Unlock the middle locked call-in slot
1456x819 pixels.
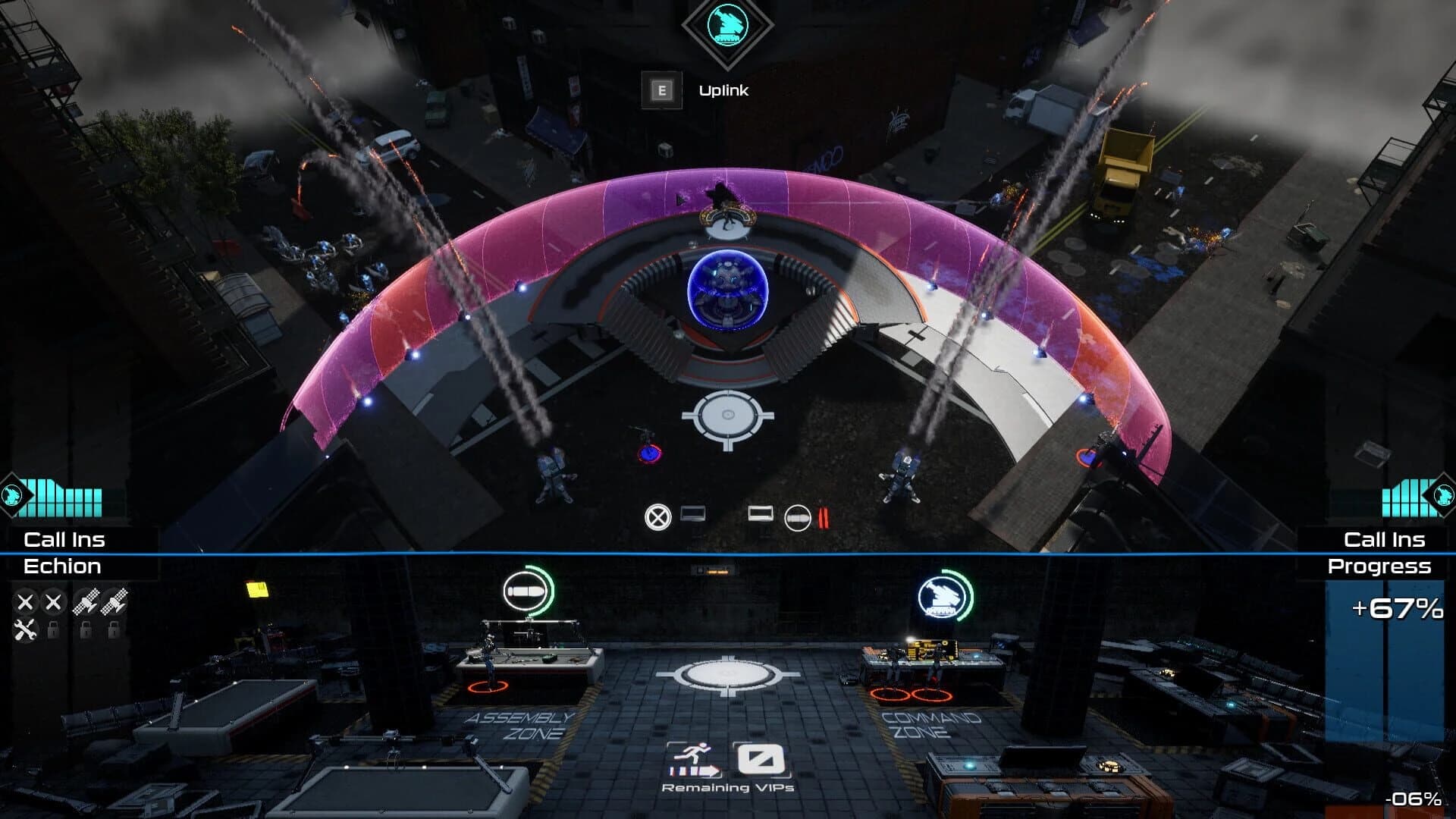(x=85, y=631)
